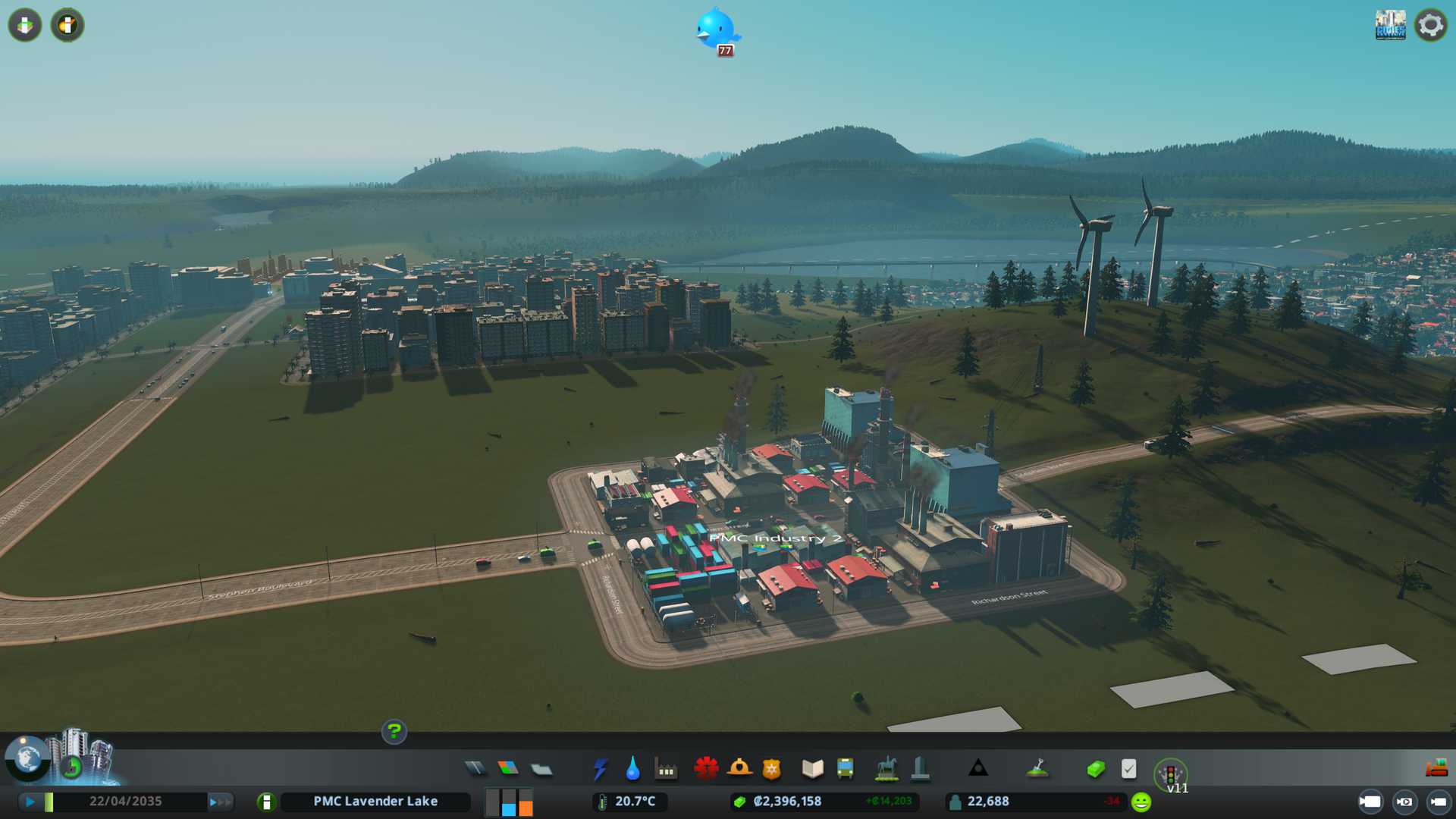Open the Education build menu
Viewport: 1456px width, 819px height.
click(x=812, y=769)
